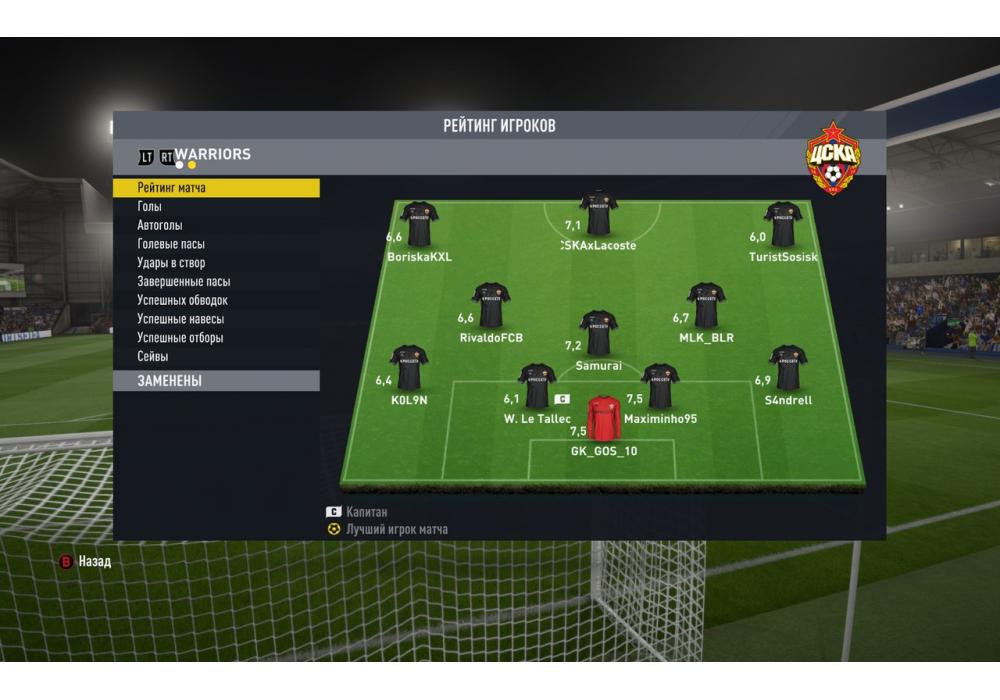Choose the Завершенные пасы entry

click(x=183, y=282)
